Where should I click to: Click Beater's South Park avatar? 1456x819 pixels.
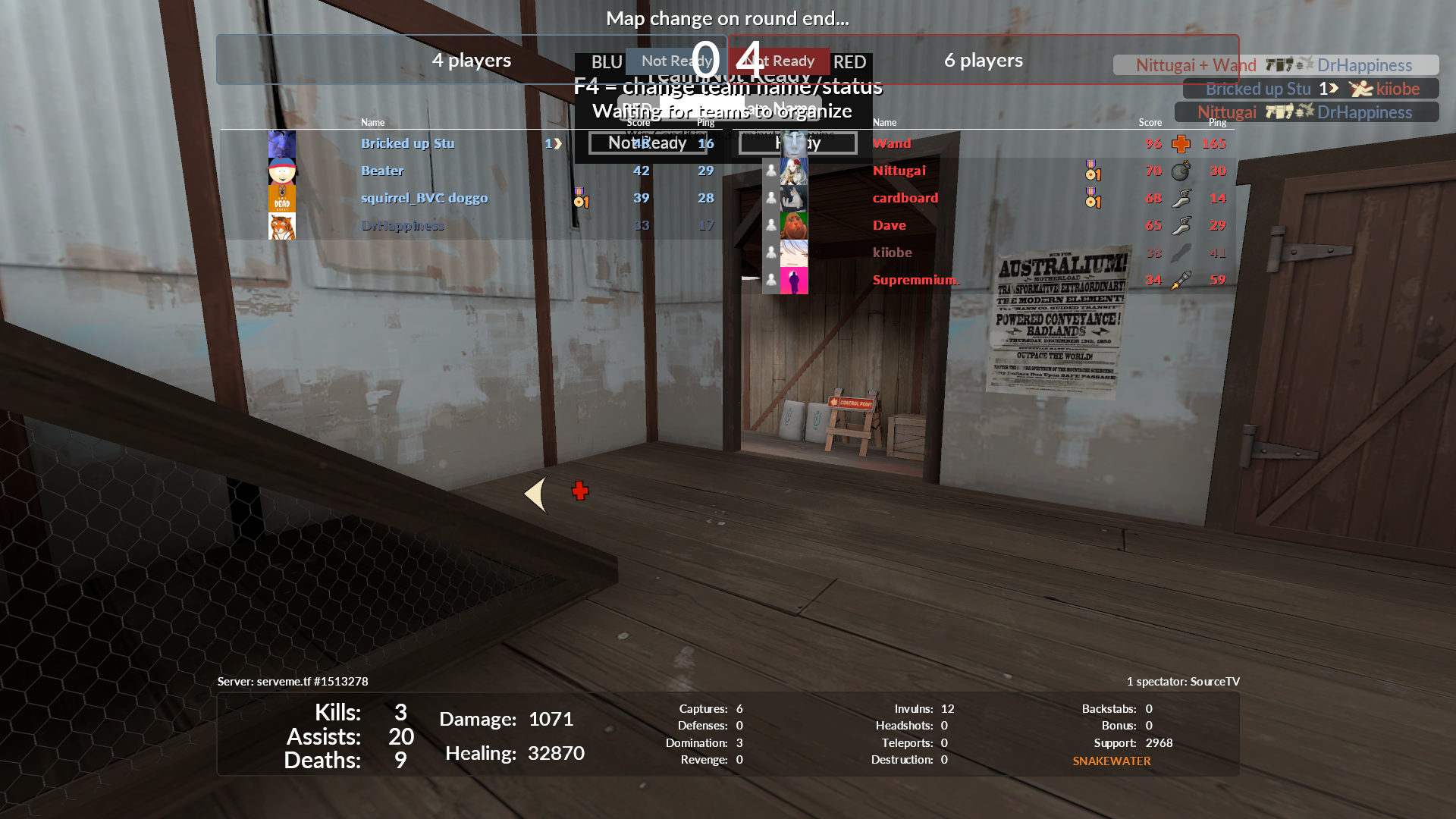point(282,171)
